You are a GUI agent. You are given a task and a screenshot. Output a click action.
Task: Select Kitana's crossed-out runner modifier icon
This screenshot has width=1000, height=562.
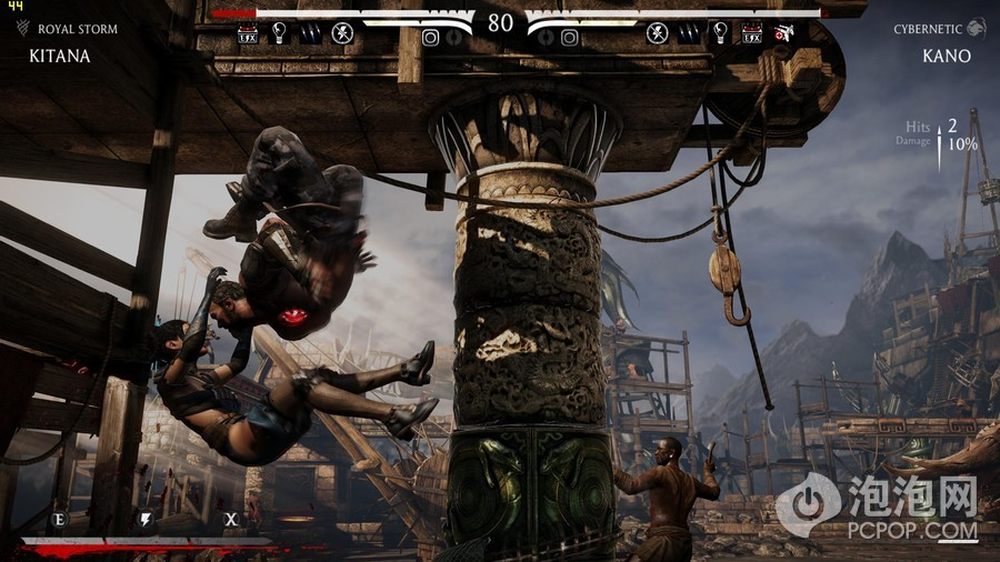pyautogui.click(x=342, y=33)
